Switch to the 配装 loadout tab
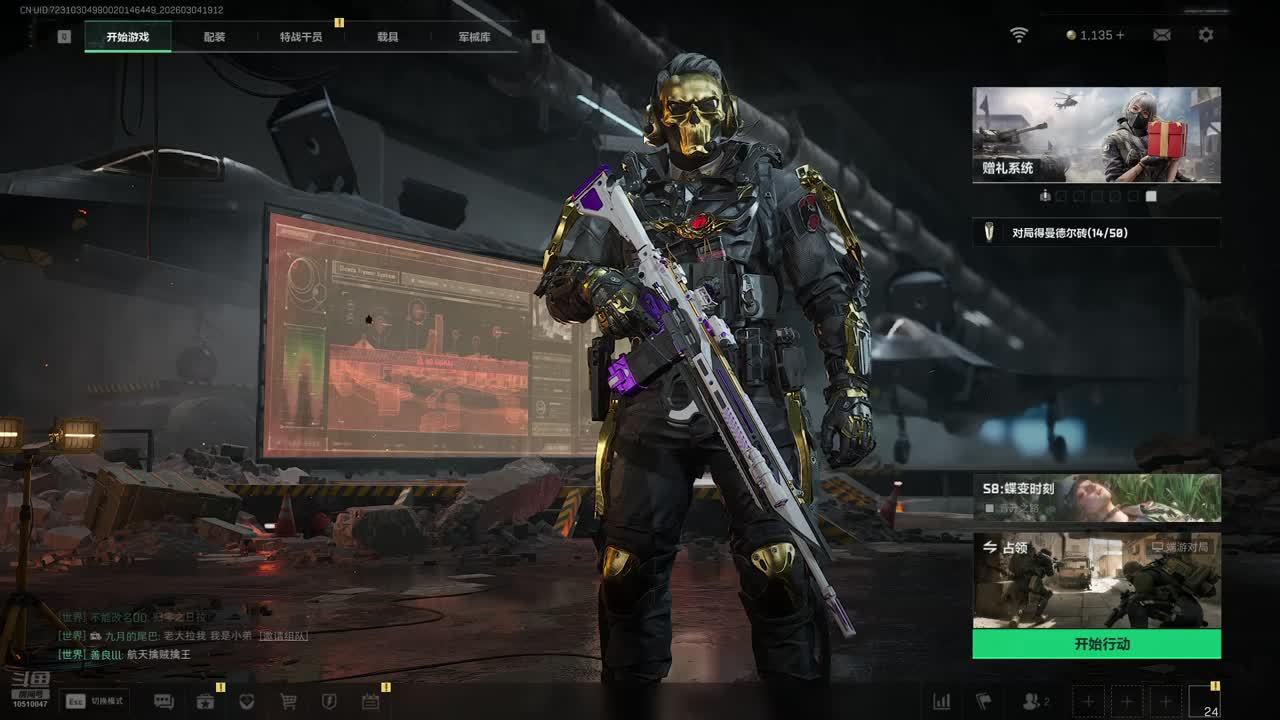Screen dimensions: 1280x720 pos(214,37)
